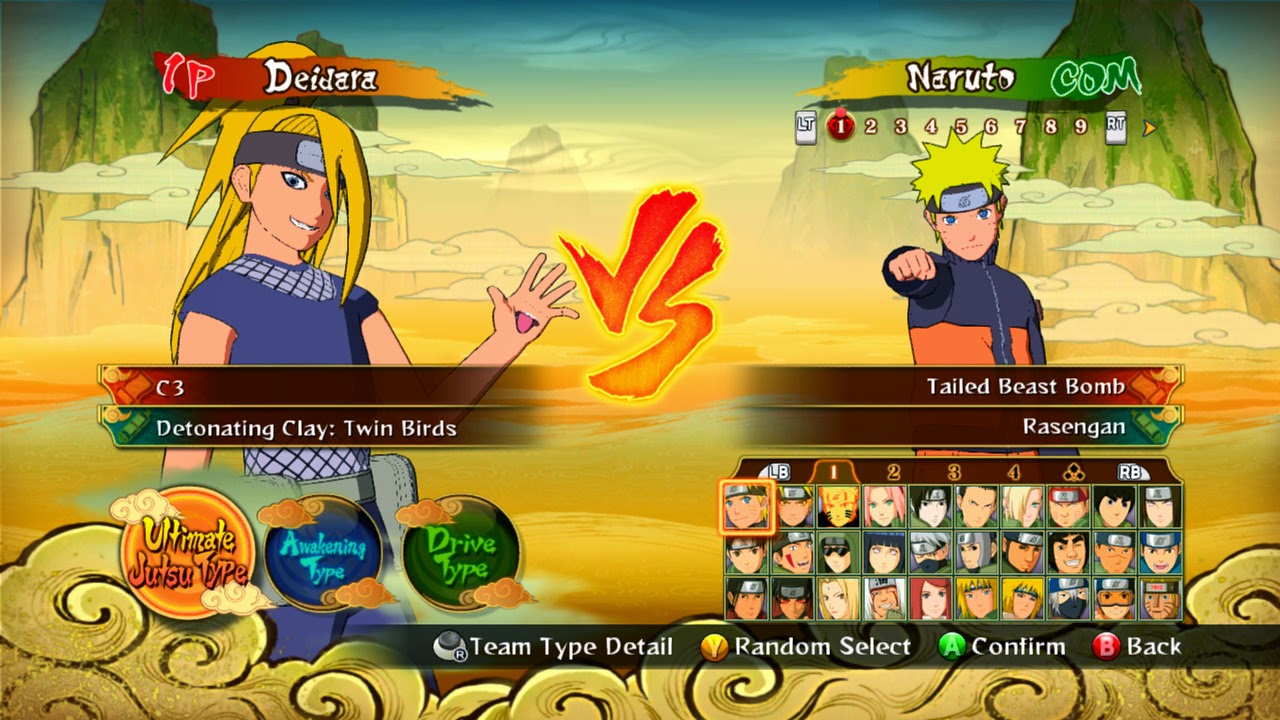Select the Ultimate Jutsu Type badge
The height and width of the screenshot is (720, 1280).
187,550
